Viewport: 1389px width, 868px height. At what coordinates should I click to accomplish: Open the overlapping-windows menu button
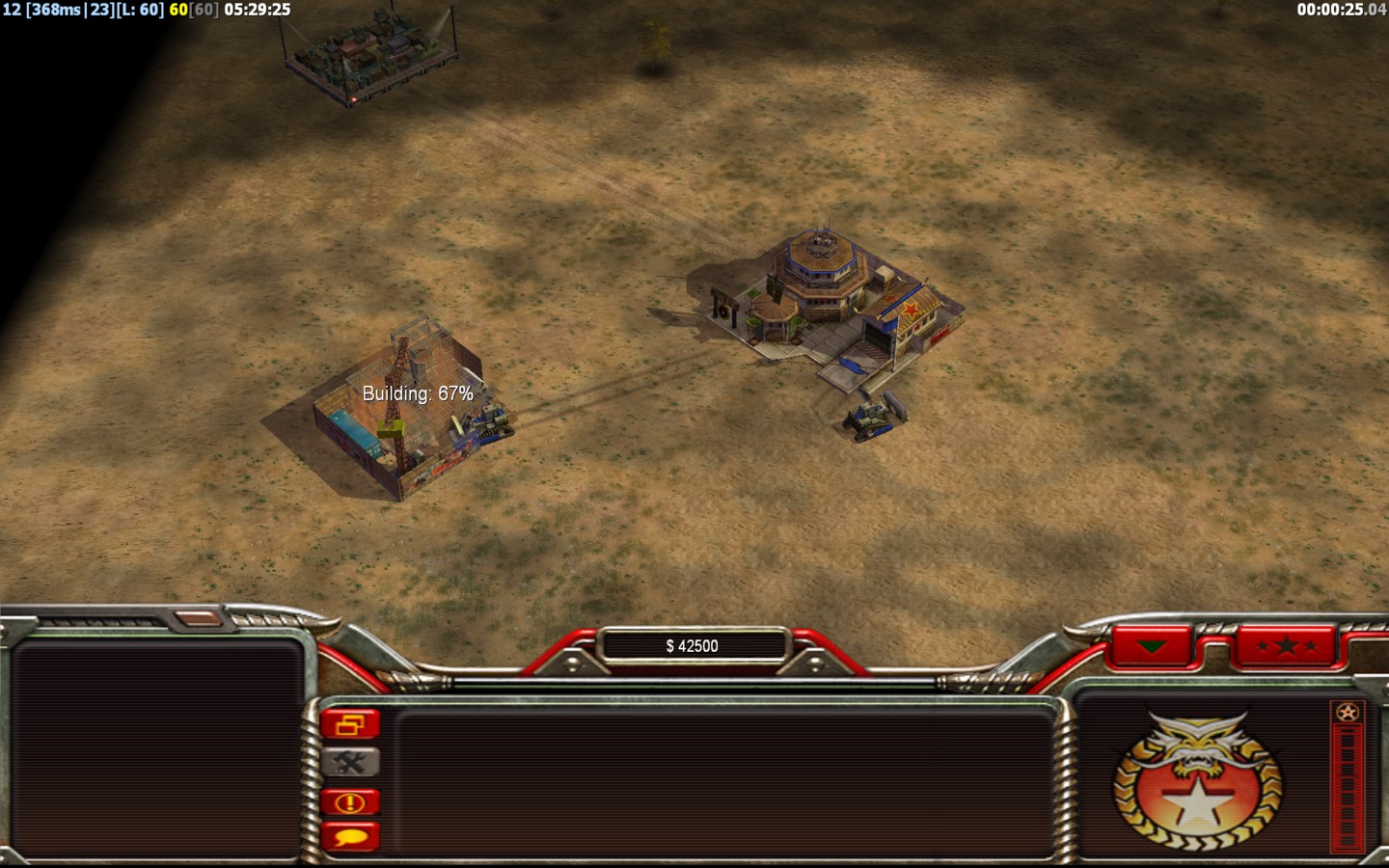pyautogui.click(x=350, y=724)
